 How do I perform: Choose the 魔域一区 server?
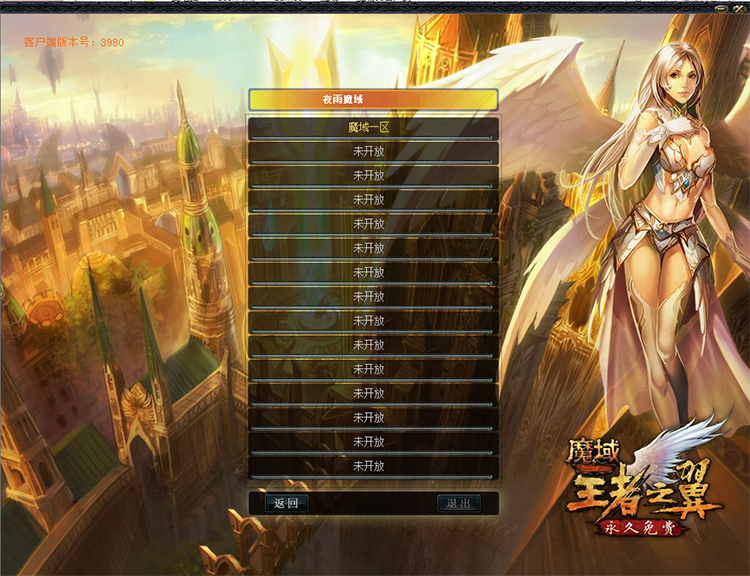[373, 127]
